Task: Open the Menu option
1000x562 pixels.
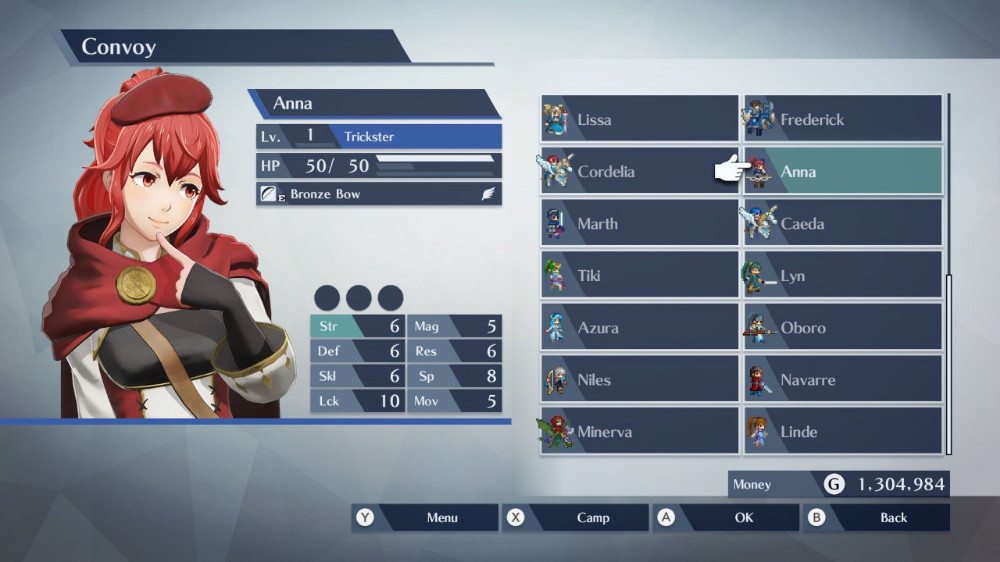Action: [425, 517]
